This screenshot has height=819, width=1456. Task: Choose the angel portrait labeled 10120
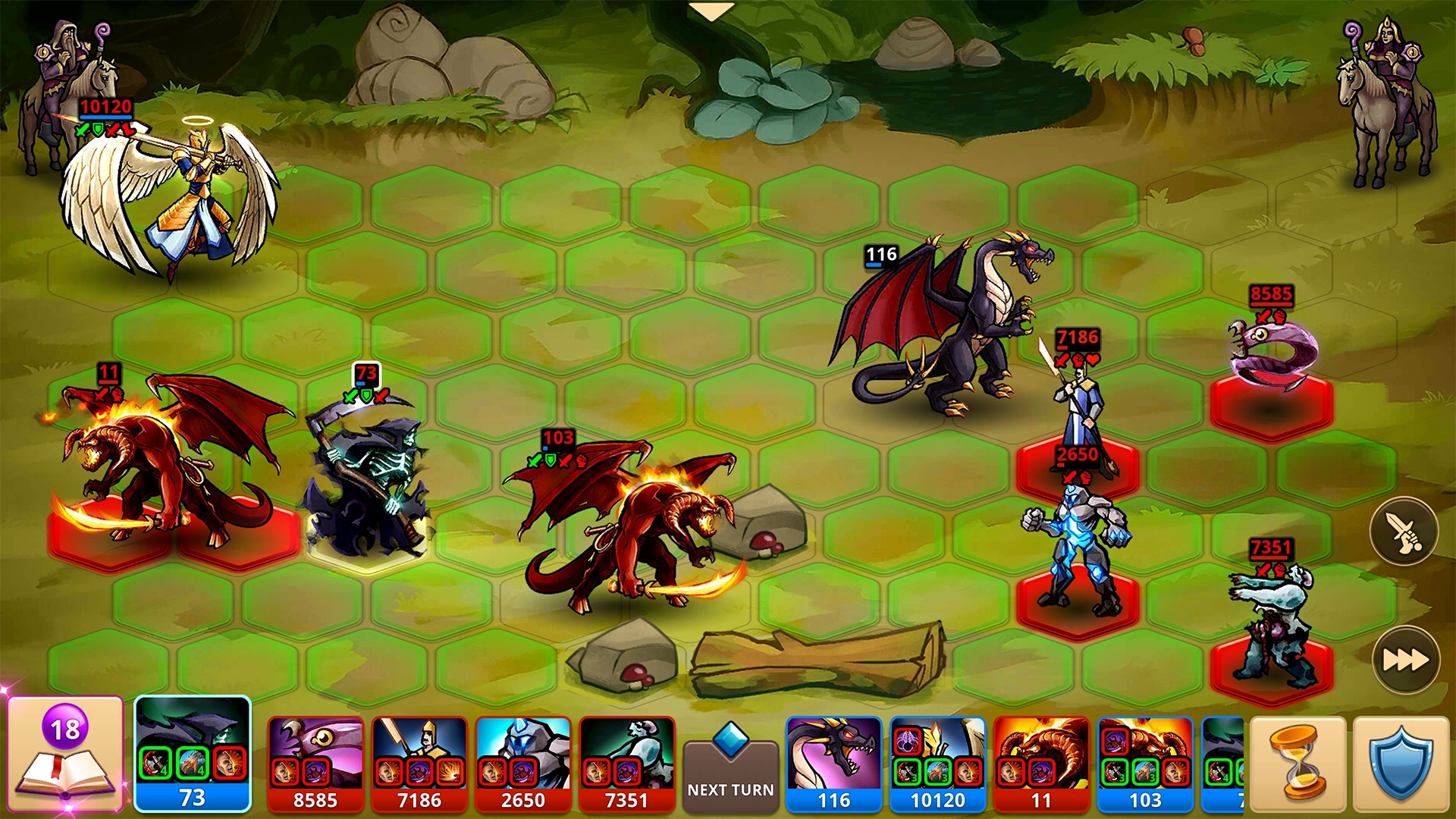tap(938, 763)
